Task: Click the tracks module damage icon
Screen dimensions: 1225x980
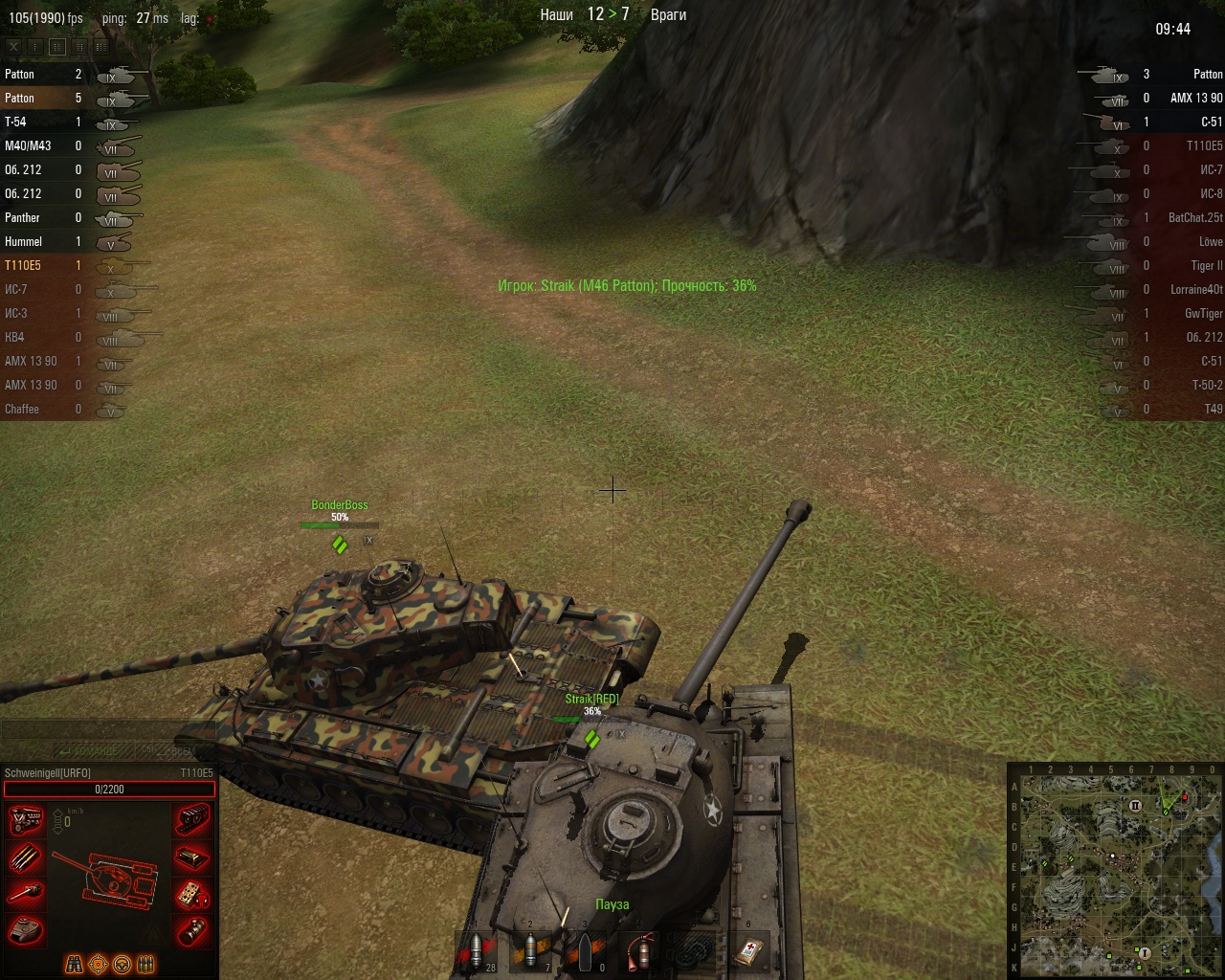Action: [193, 820]
